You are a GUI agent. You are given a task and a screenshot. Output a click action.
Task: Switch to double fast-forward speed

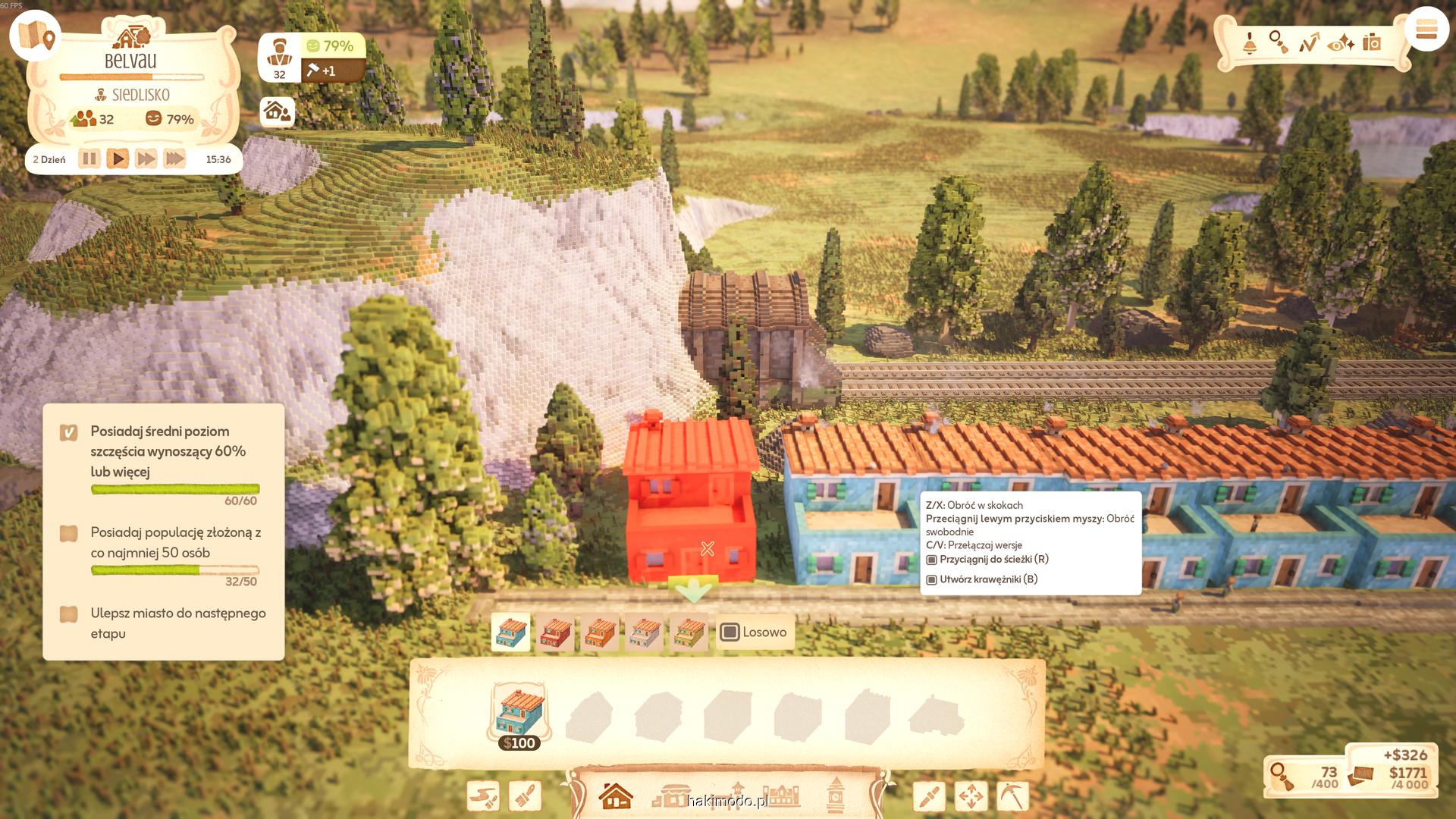[x=146, y=159]
